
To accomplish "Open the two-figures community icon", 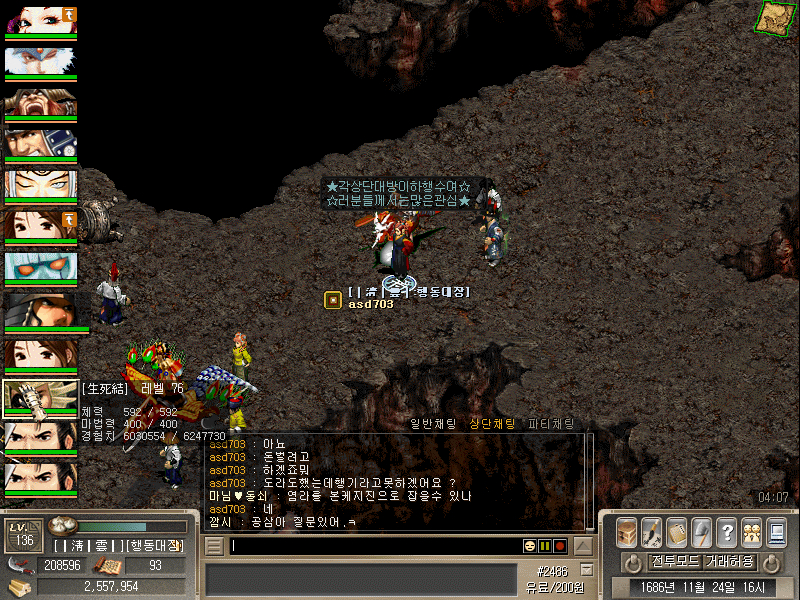I will [x=752, y=532].
